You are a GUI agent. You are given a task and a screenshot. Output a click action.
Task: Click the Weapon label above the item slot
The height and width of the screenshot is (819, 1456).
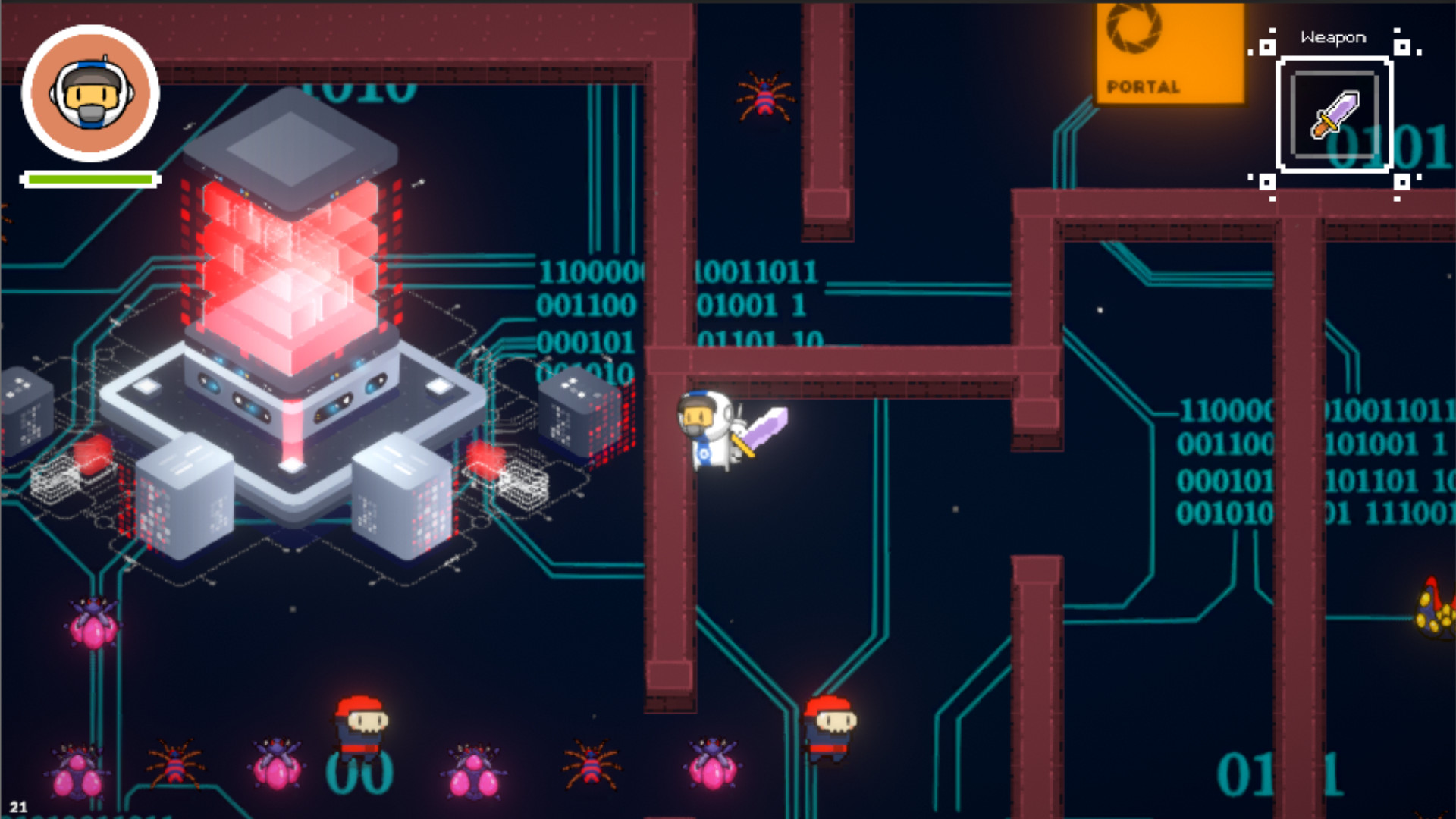1333,36
